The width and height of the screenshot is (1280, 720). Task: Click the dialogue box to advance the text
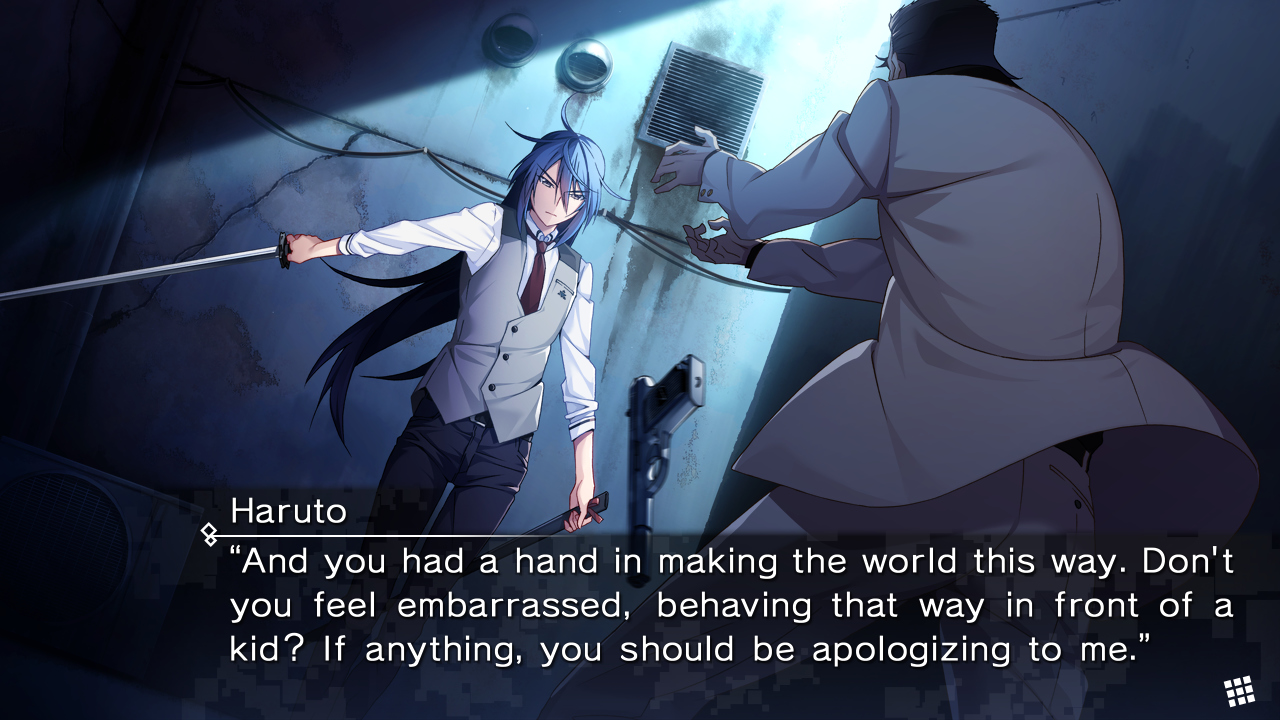click(640, 605)
